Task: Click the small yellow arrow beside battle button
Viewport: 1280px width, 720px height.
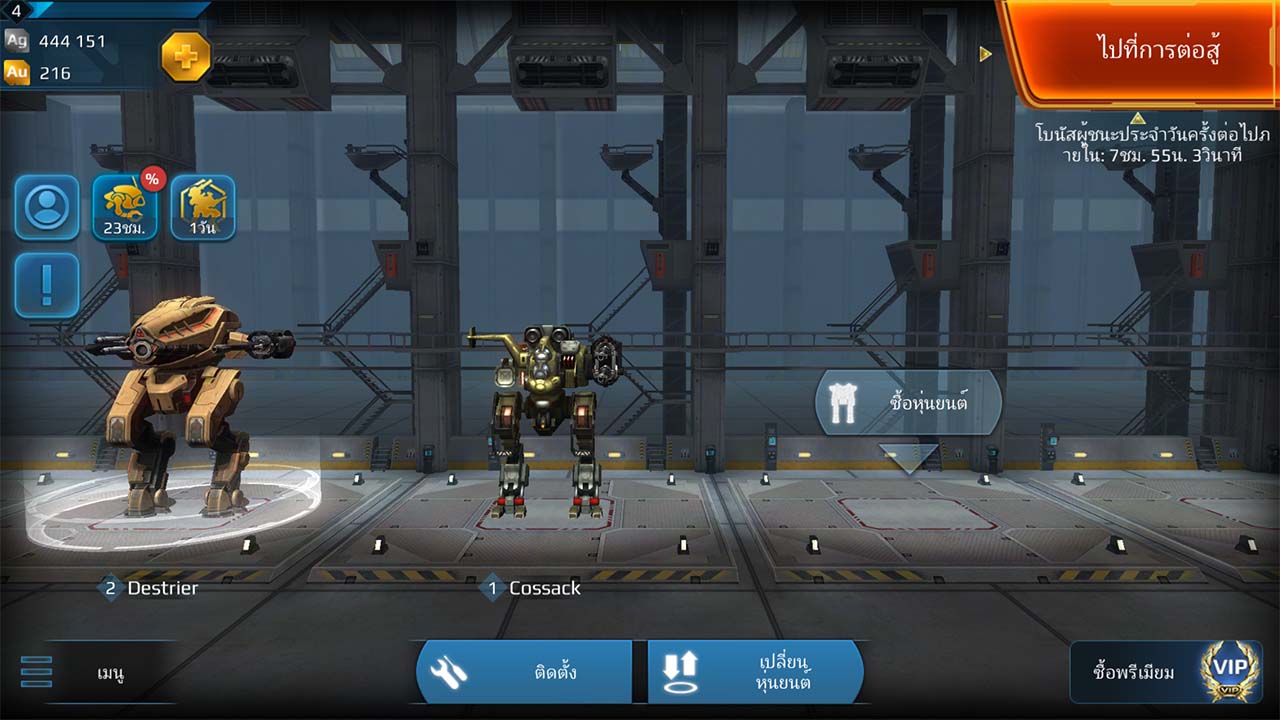Action: (x=985, y=54)
